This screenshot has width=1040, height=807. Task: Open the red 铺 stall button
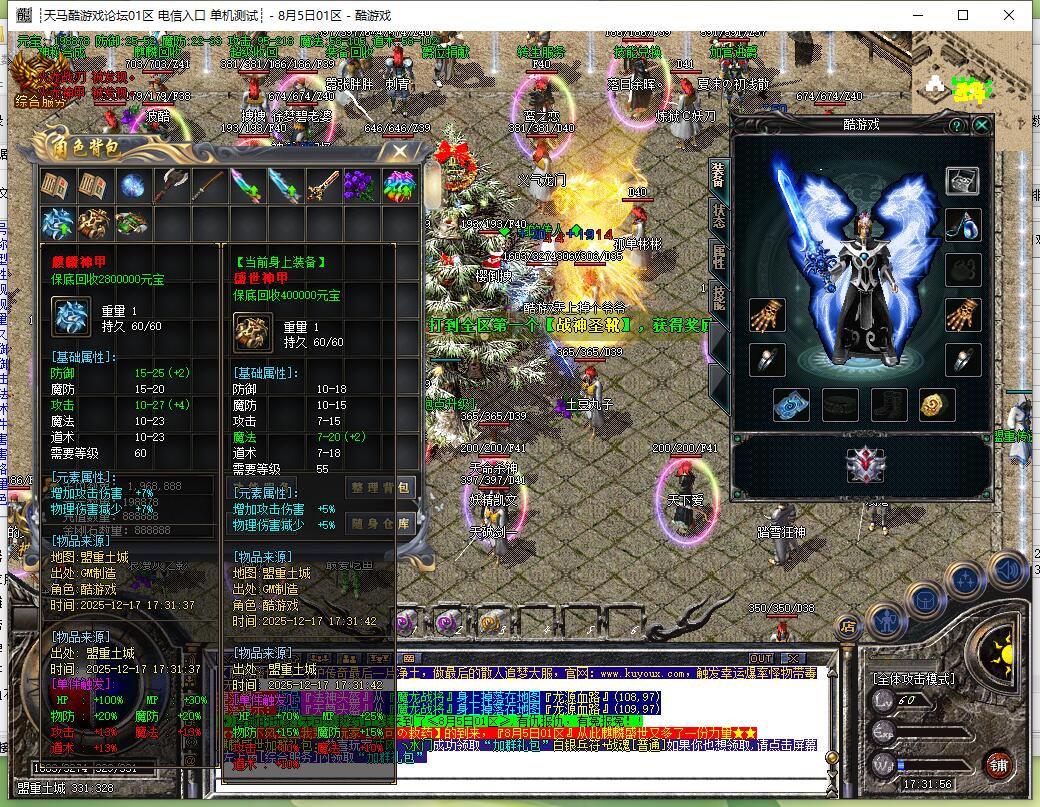tap(997, 765)
